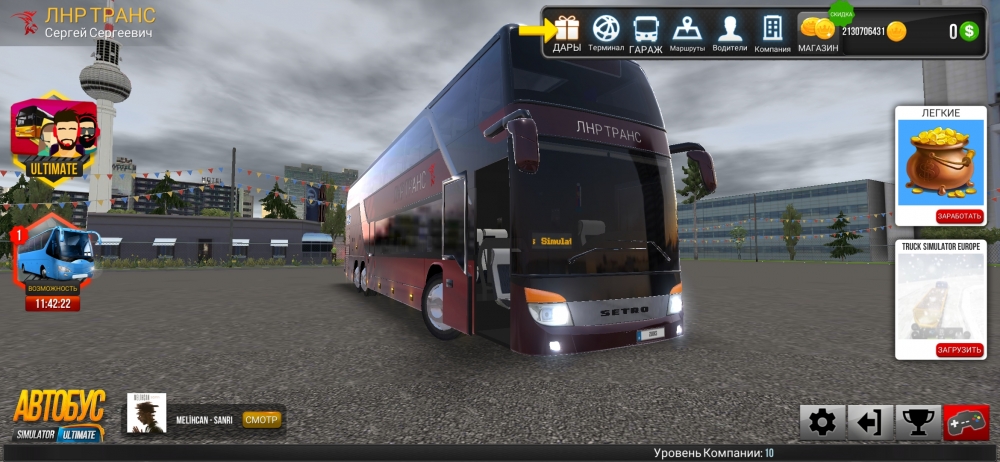Open the ULTIMATE multiplayer badge
1000x462 pixels.
[54, 138]
